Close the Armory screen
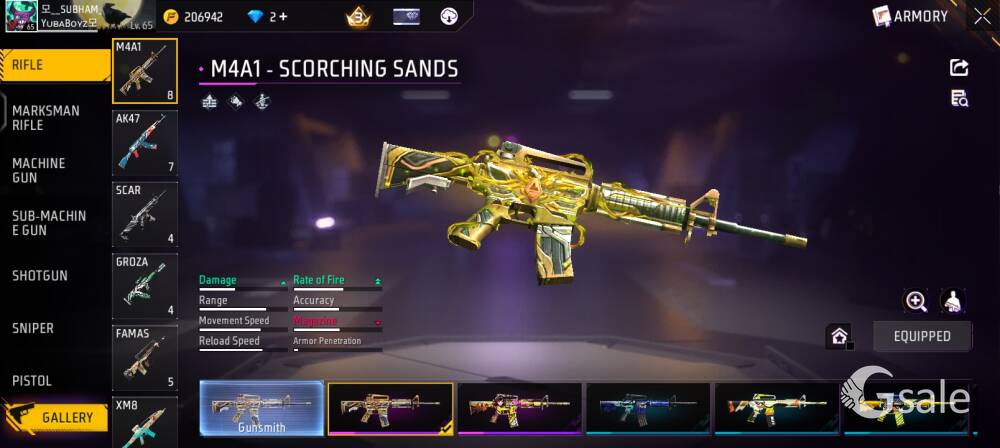 982,16
